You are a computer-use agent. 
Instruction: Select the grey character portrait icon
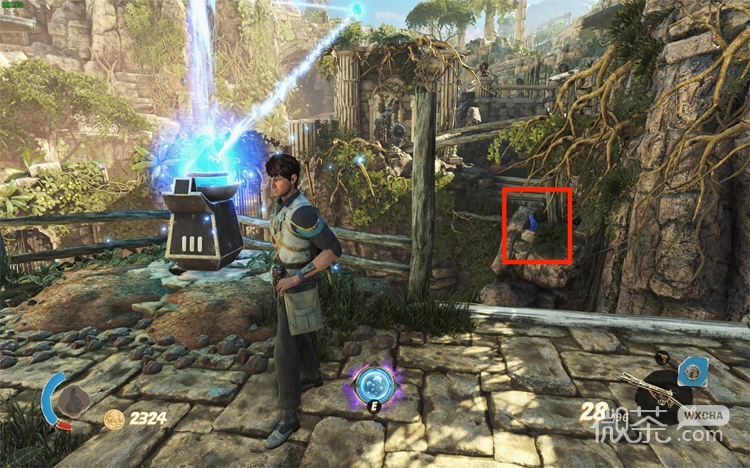[71, 400]
